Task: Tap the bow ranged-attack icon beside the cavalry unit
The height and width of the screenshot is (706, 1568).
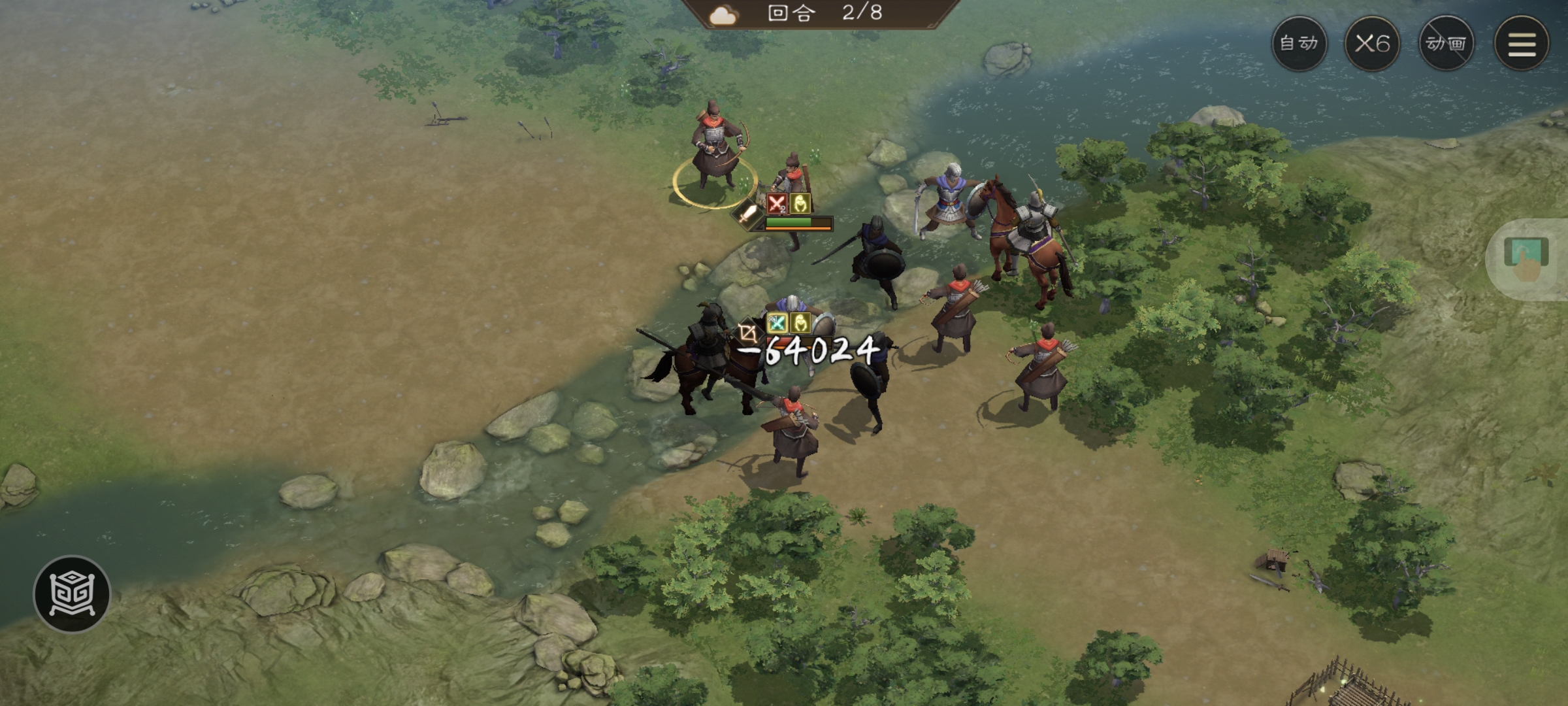Action: (x=747, y=329)
